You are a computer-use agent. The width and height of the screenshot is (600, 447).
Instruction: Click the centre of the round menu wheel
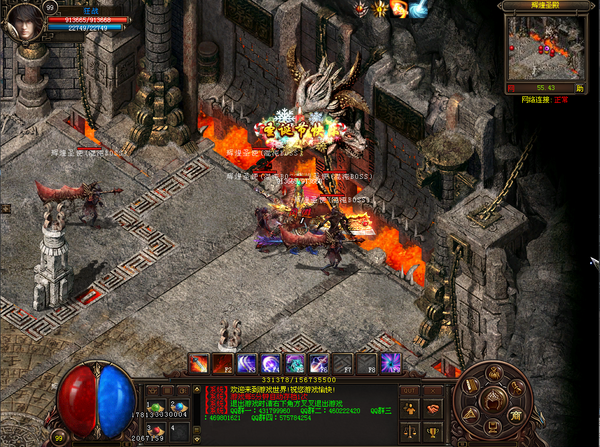click(491, 398)
